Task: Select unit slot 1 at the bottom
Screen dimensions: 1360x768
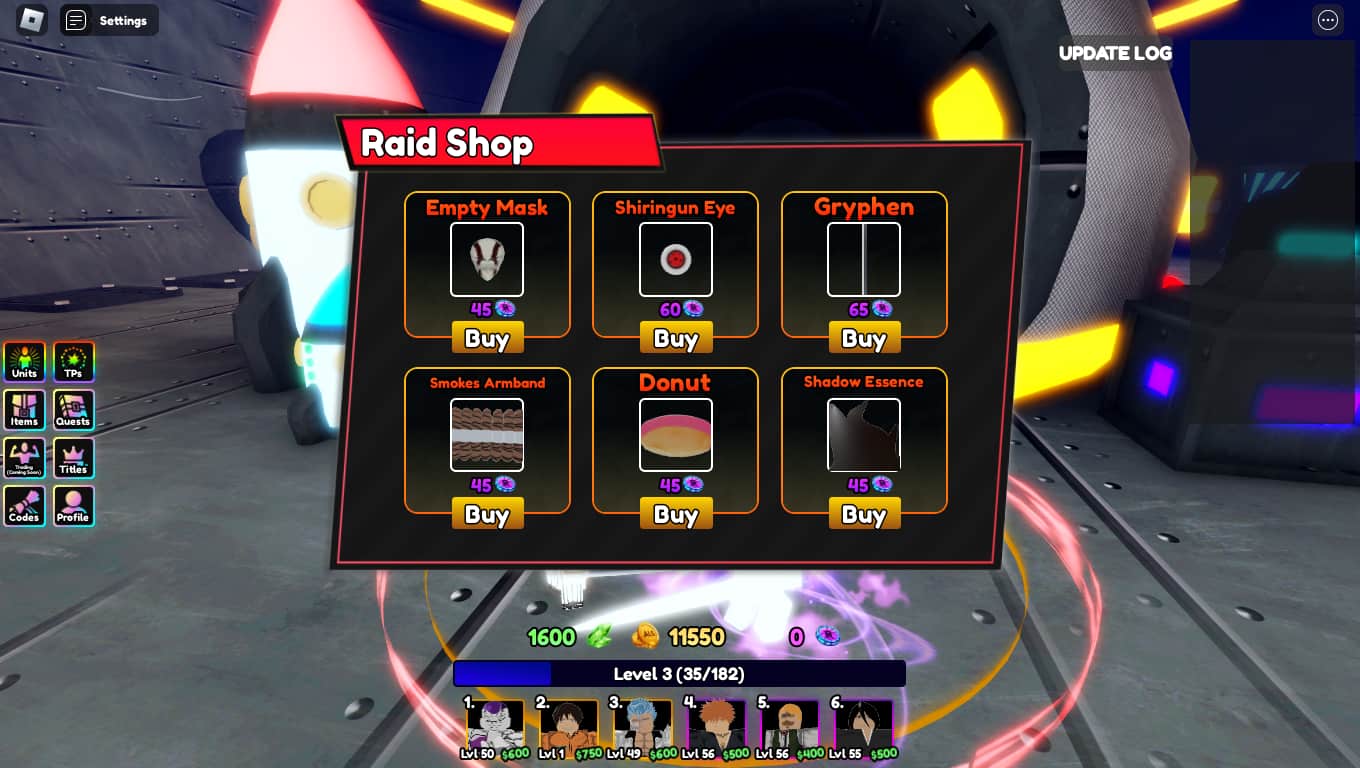Action: (x=496, y=727)
